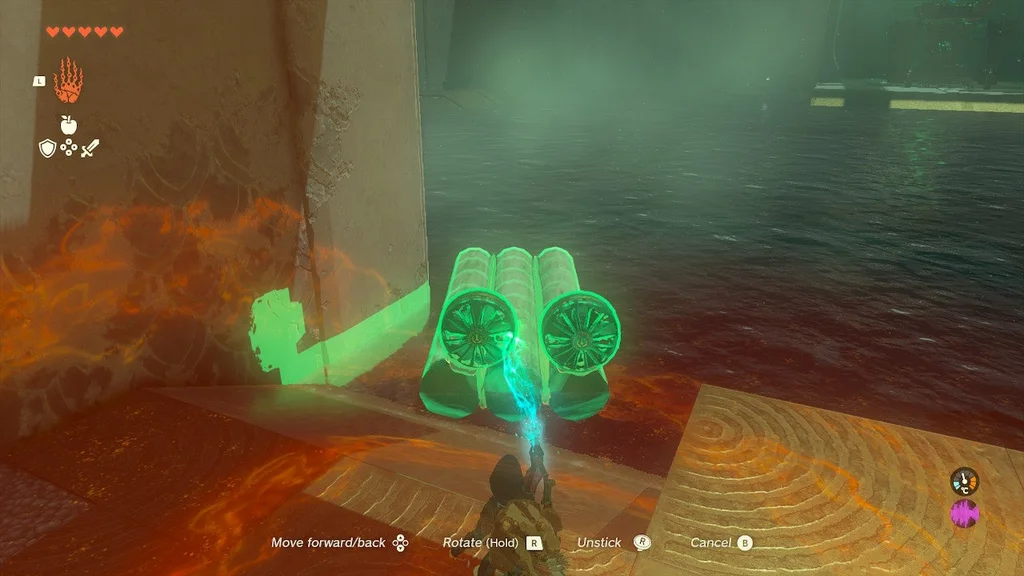Screen dimensions: 1024x576
Task: Choose the shield quick-select icon
Action: pyautogui.click(x=47, y=148)
